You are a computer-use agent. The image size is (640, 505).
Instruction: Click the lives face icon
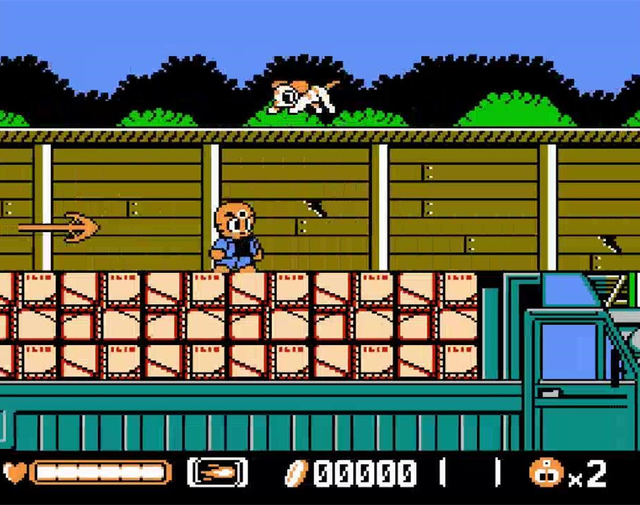click(x=546, y=472)
